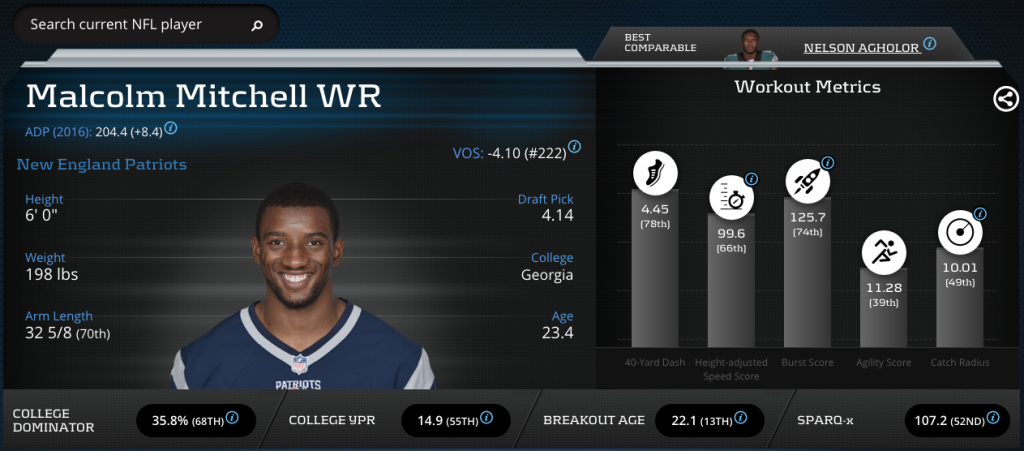Image resolution: width=1024 pixels, height=451 pixels.
Task: Show info for the VOS rating
Action: [574, 147]
